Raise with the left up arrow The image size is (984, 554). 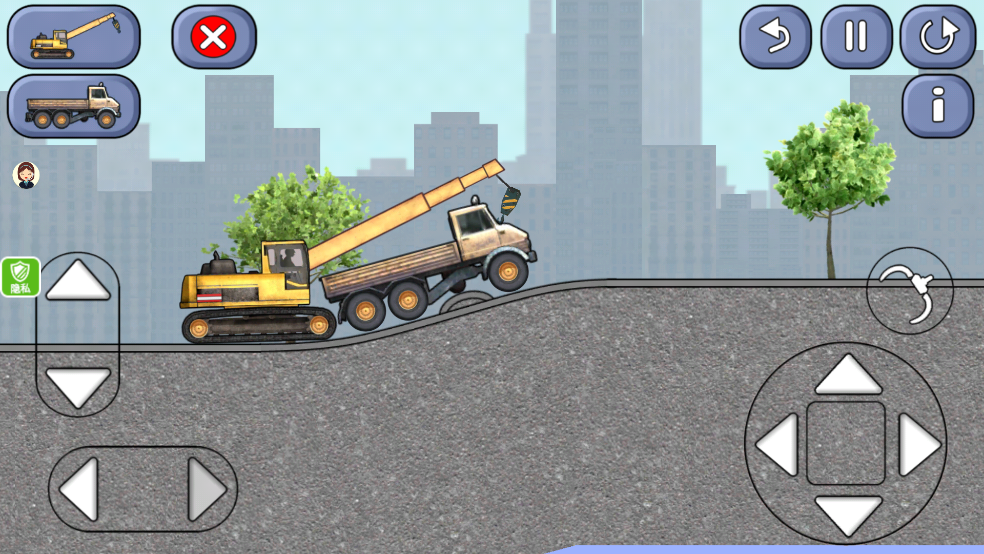pos(78,283)
